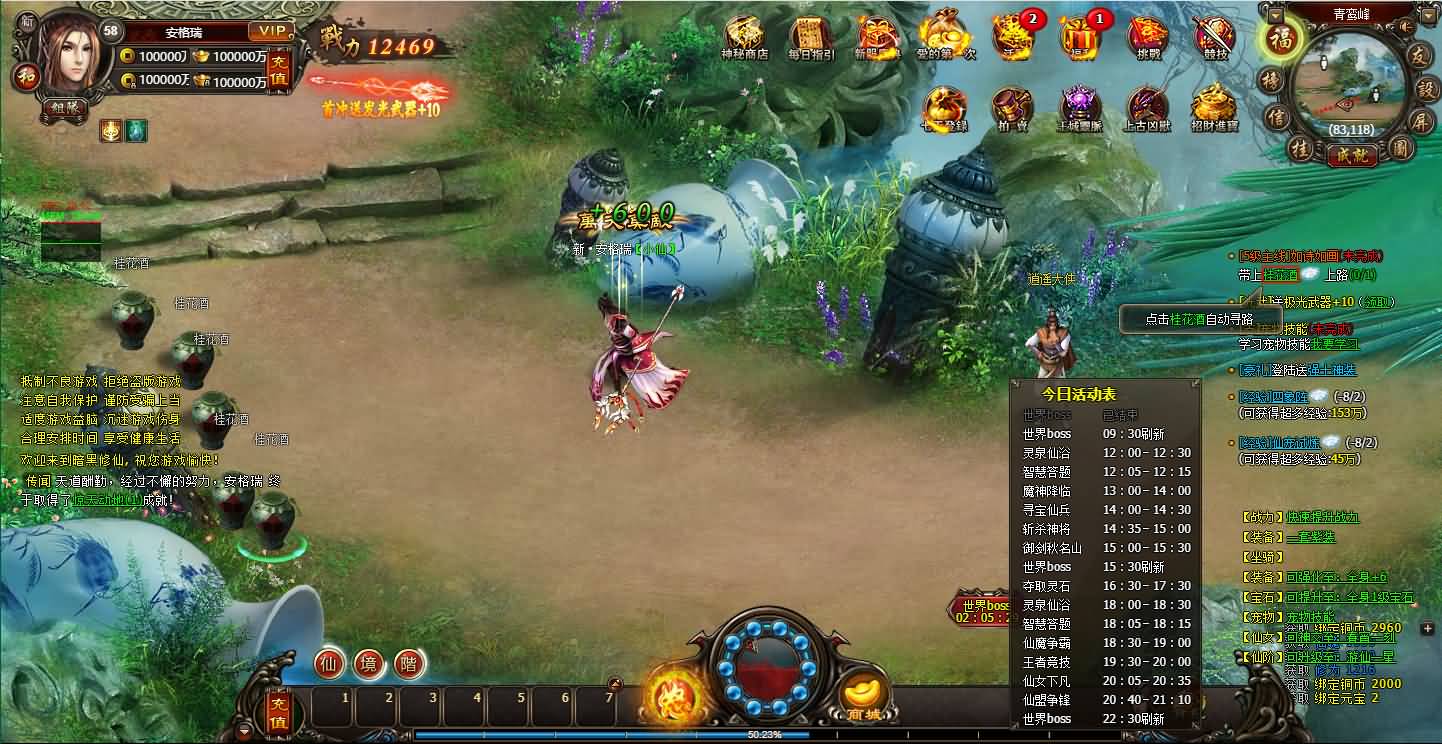Viewport: 1442px width, 744px height.
Task: Click the 王城靈脈 purple crystal icon
Action: coord(1080,105)
